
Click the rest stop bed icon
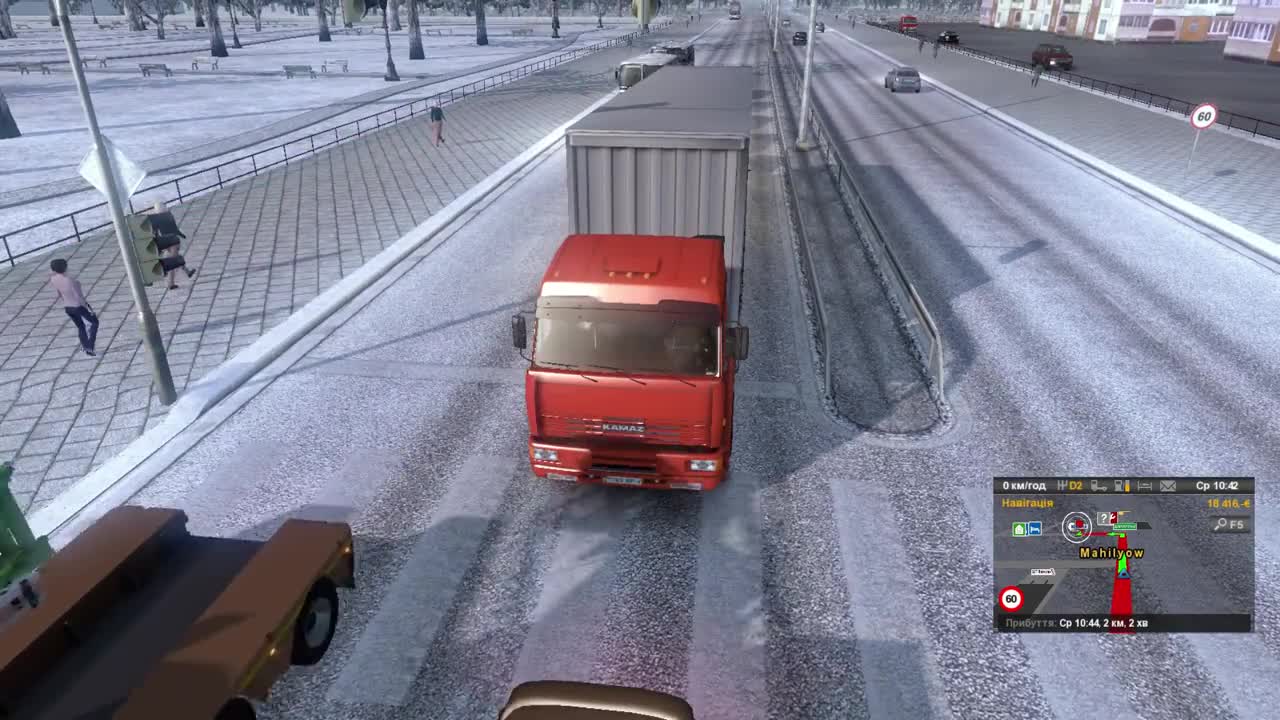click(1144, 487)
